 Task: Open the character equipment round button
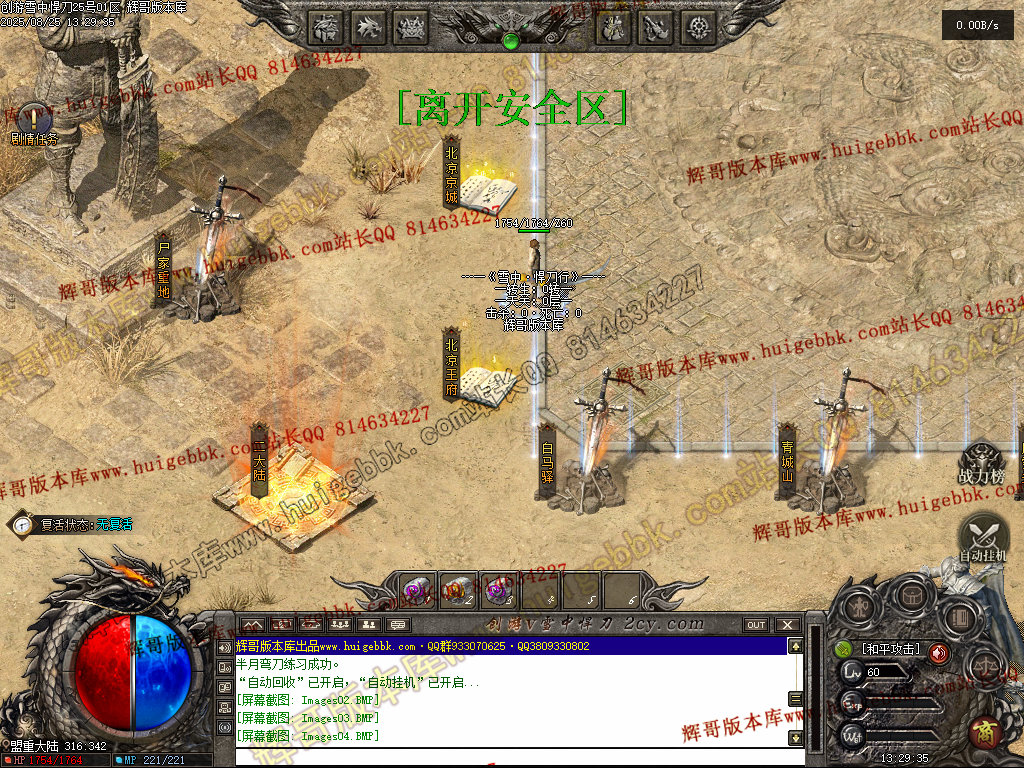859,606
